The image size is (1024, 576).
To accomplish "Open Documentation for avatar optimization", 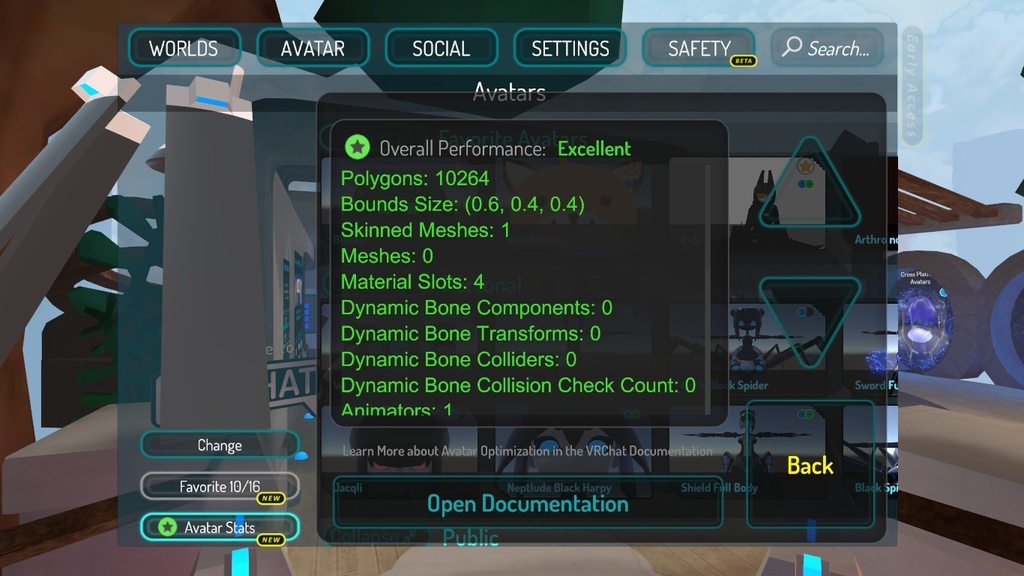I will [x=527, y=503].
